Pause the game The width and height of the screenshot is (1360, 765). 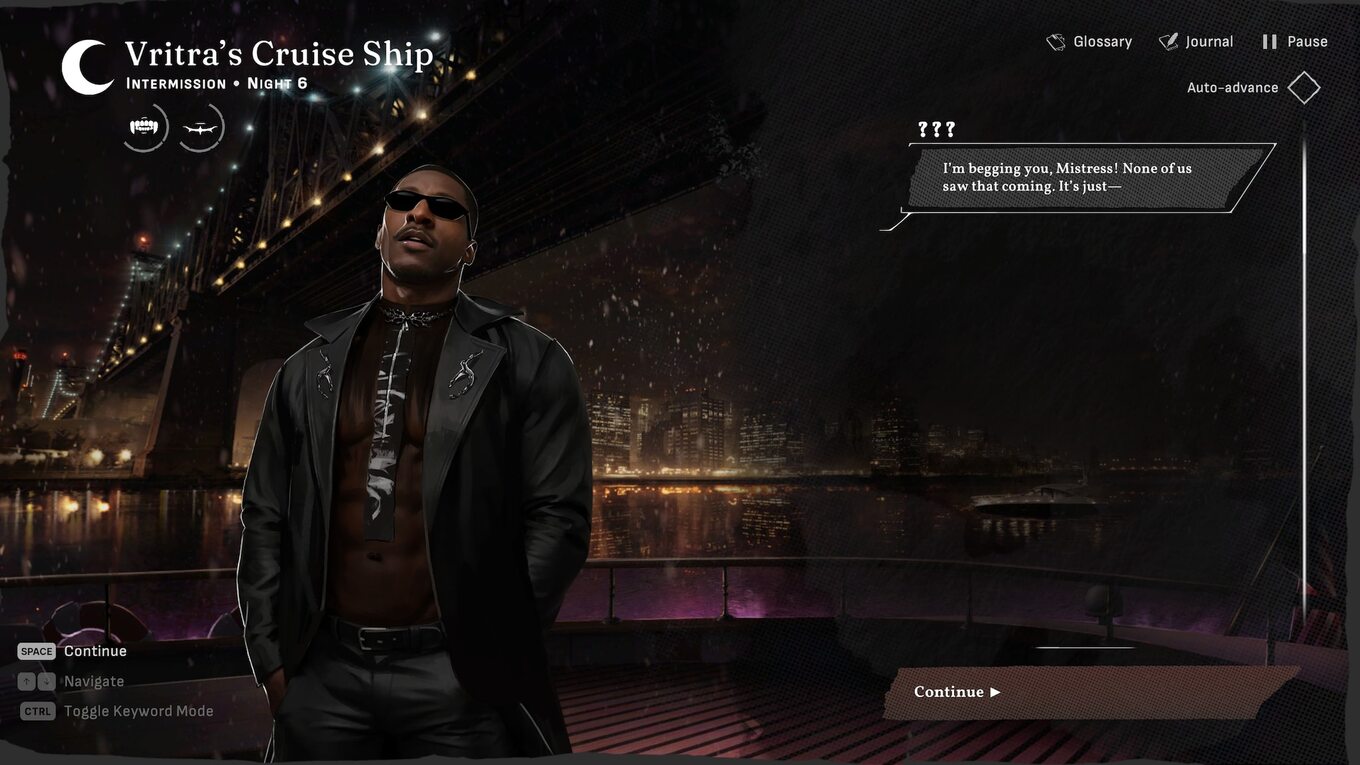click(1294, 42)
